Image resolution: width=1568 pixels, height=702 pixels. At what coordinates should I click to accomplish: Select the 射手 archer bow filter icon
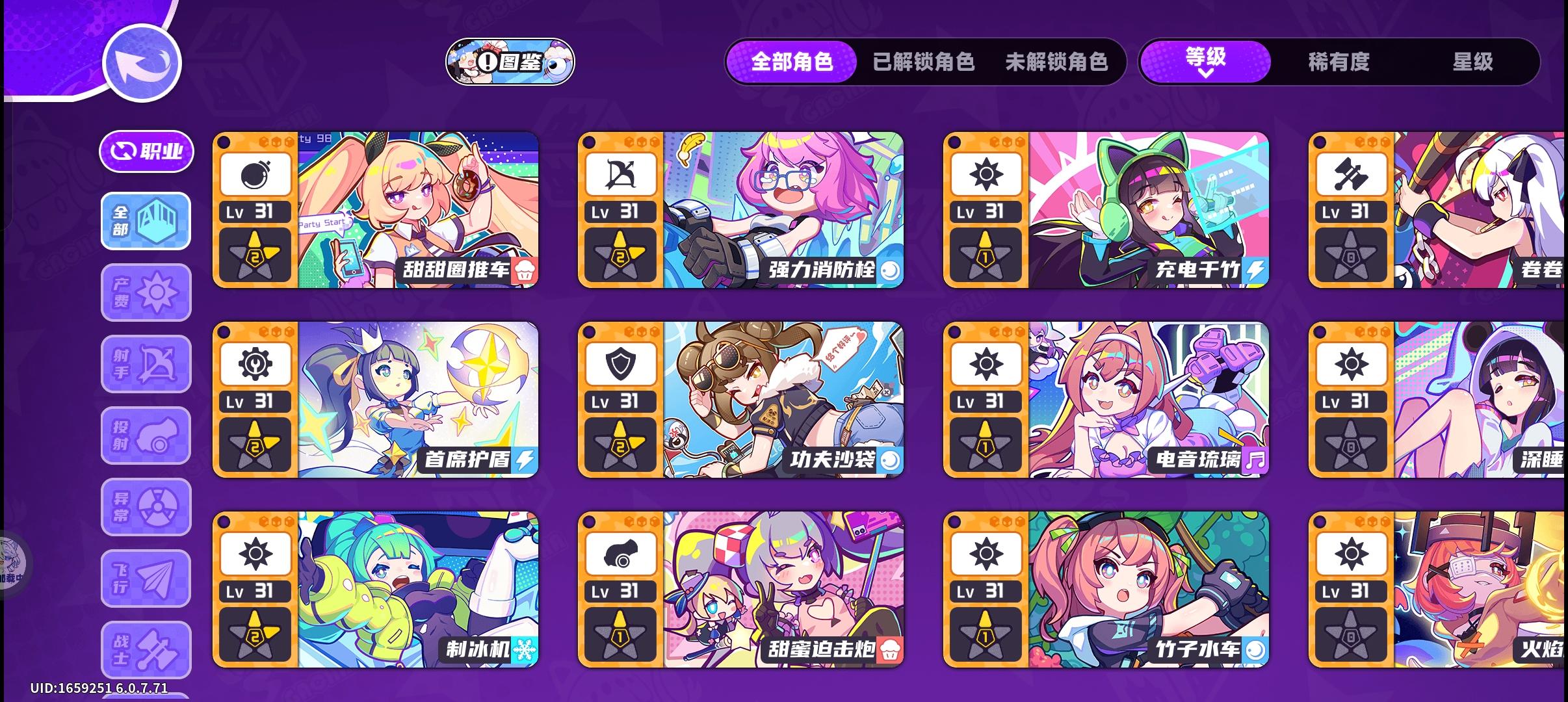146,363
